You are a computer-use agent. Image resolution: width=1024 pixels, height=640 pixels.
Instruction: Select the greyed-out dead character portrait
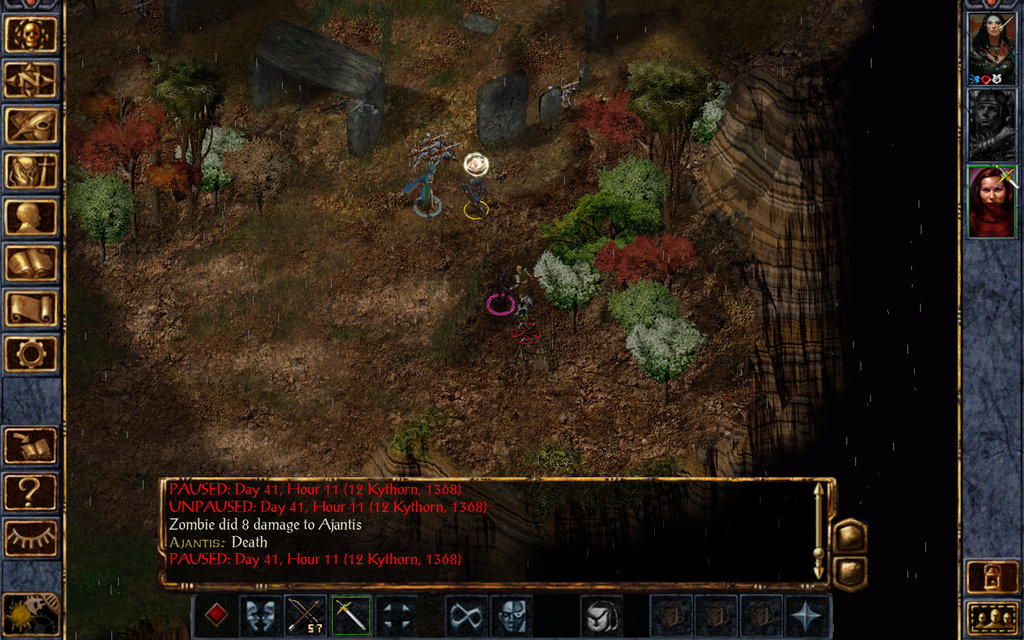(x=991, y=124)
